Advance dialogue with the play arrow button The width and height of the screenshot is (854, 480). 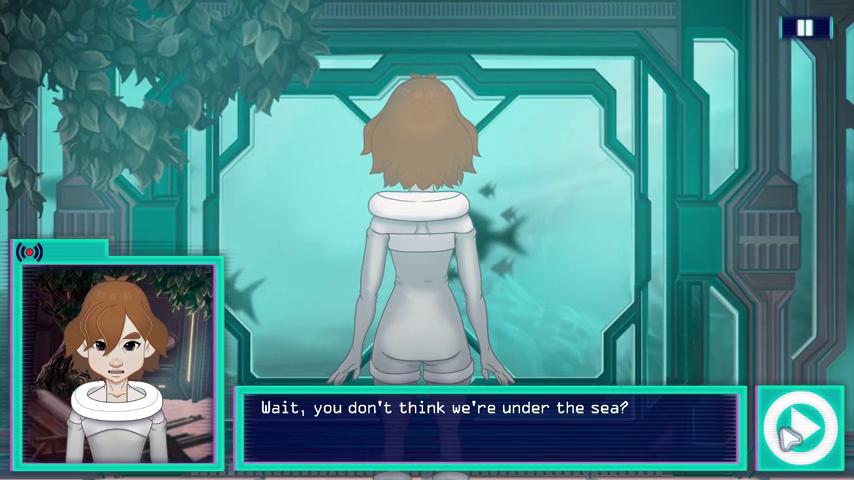tap(801, 428)
